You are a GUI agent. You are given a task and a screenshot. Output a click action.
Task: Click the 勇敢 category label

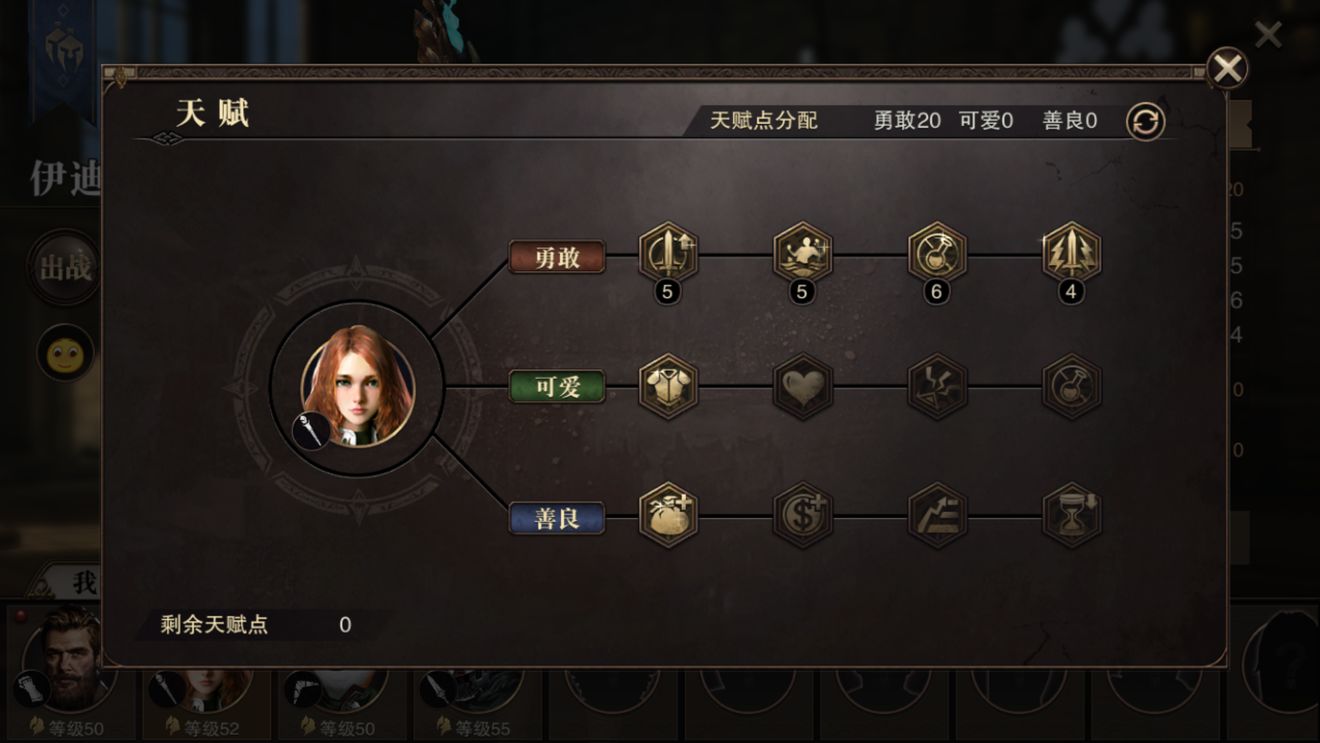(558, 256)
